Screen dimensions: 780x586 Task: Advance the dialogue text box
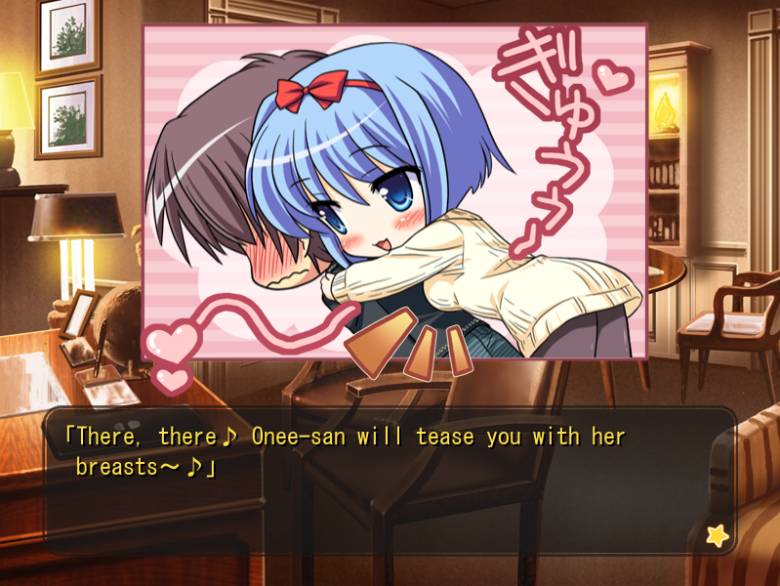[390, 481]
